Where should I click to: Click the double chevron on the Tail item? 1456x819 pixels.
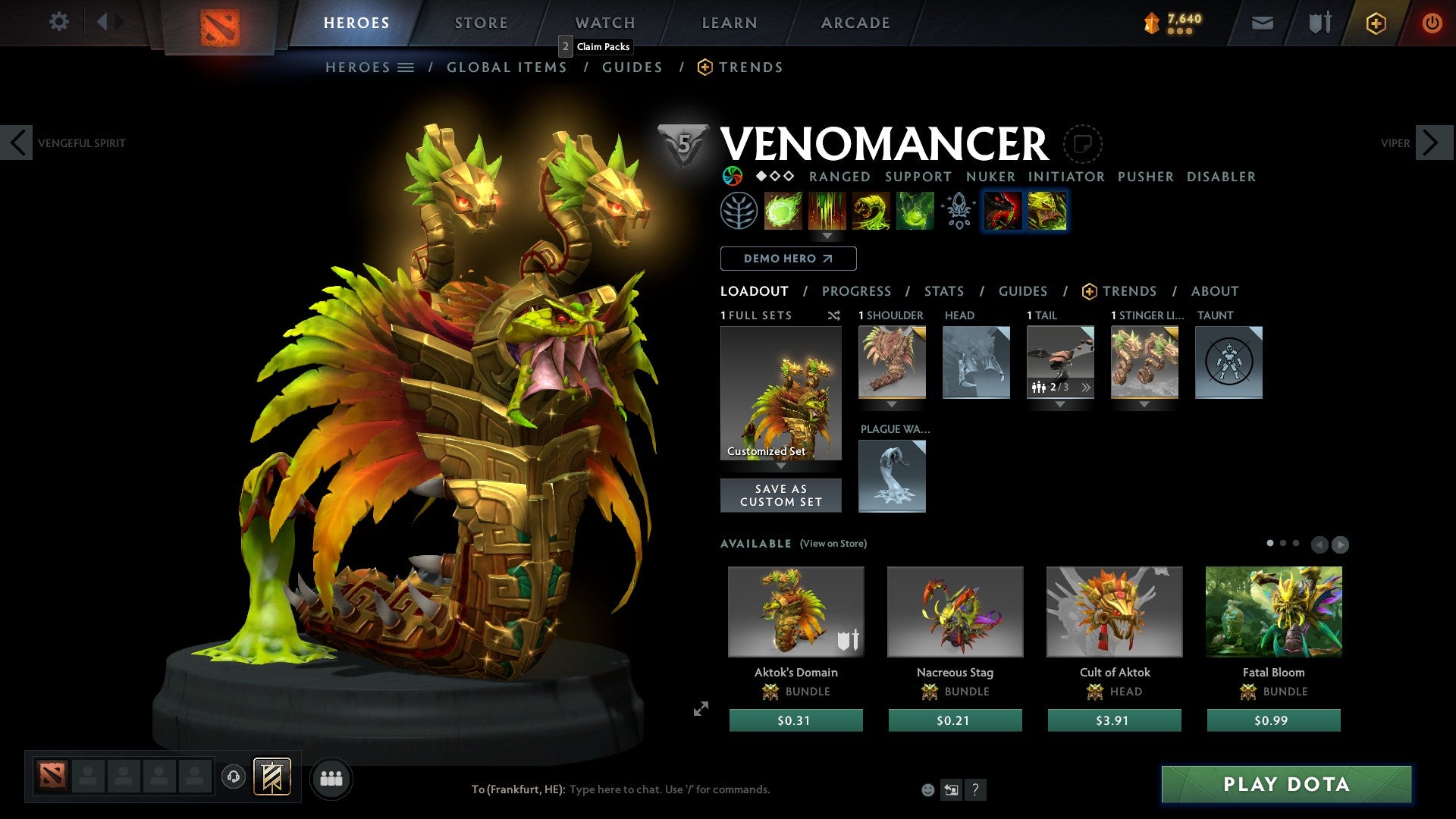click(x=1087, y=387)
